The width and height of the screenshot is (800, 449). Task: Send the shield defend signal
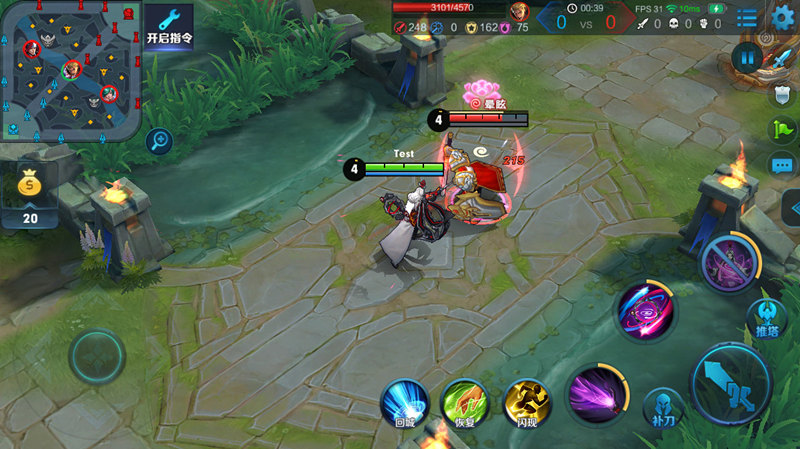tap(783, 94)
